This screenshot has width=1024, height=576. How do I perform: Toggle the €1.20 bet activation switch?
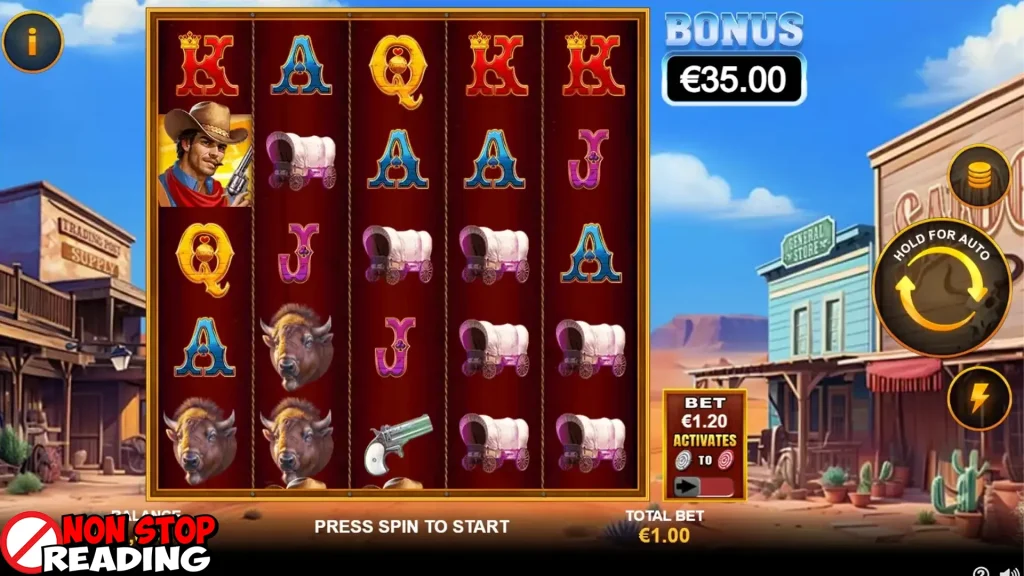click(x=704, y=486)
